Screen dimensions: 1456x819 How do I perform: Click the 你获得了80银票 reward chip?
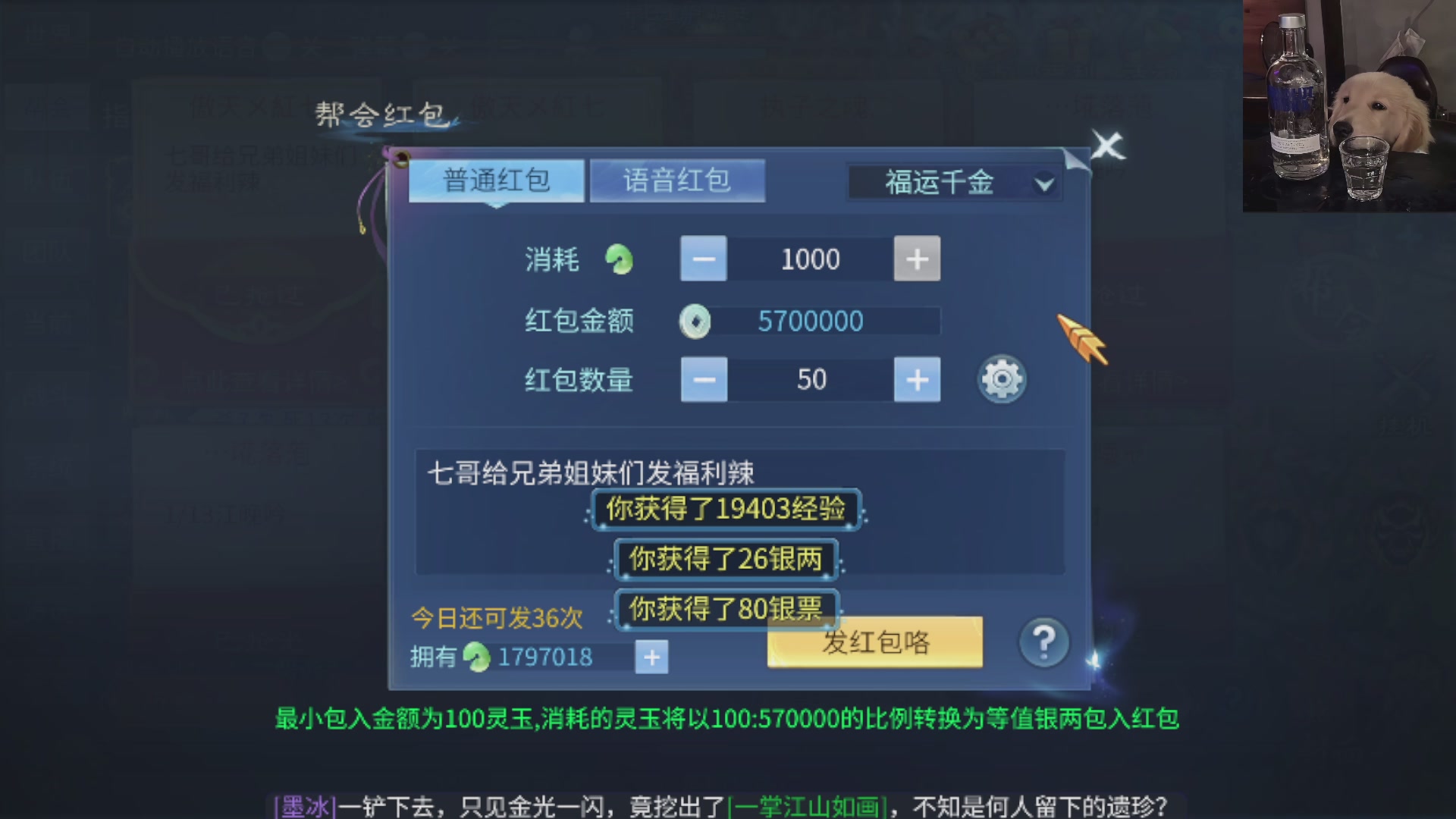[x=726, y=607]
